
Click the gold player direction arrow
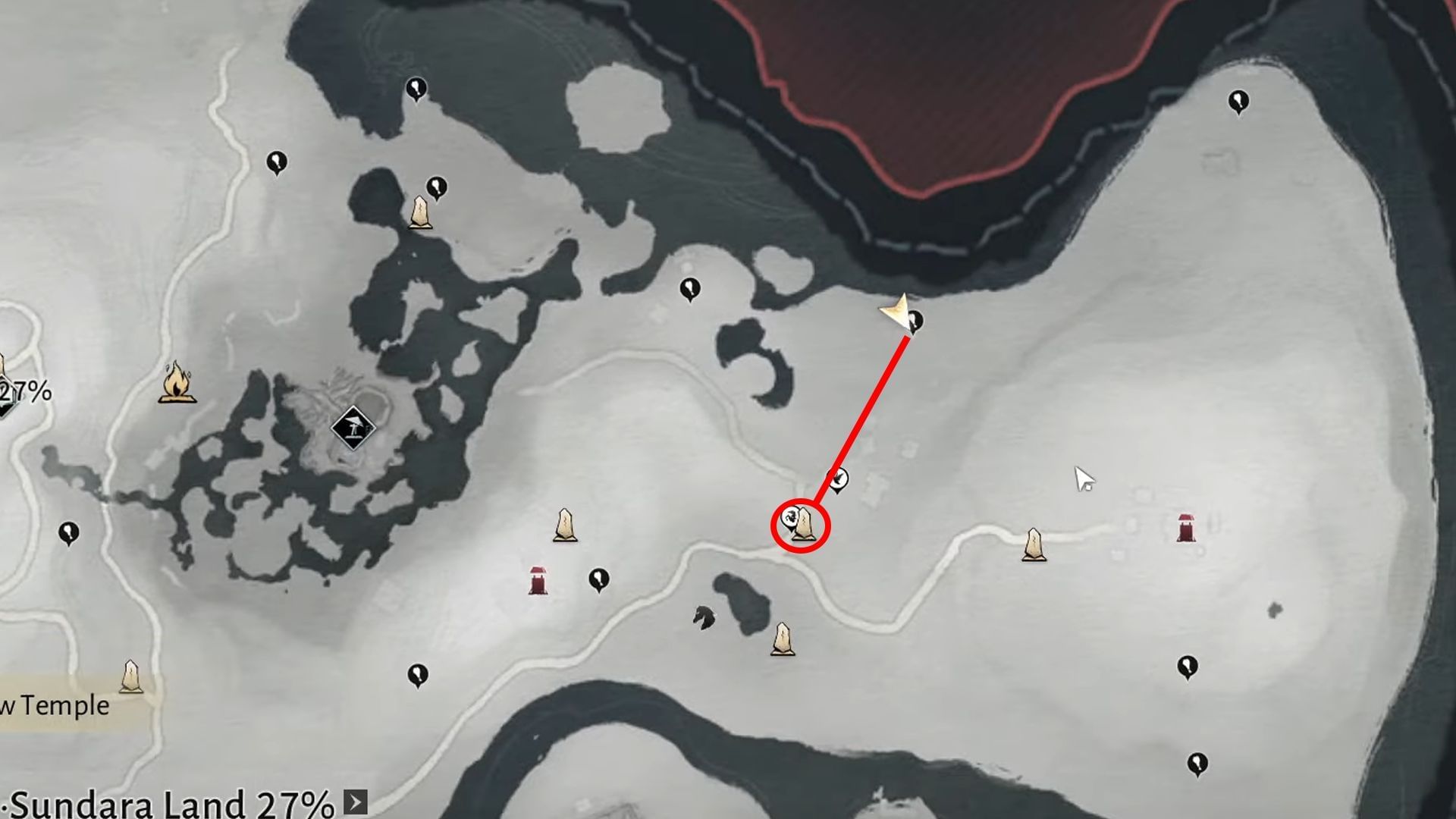(x=895, y=311)
